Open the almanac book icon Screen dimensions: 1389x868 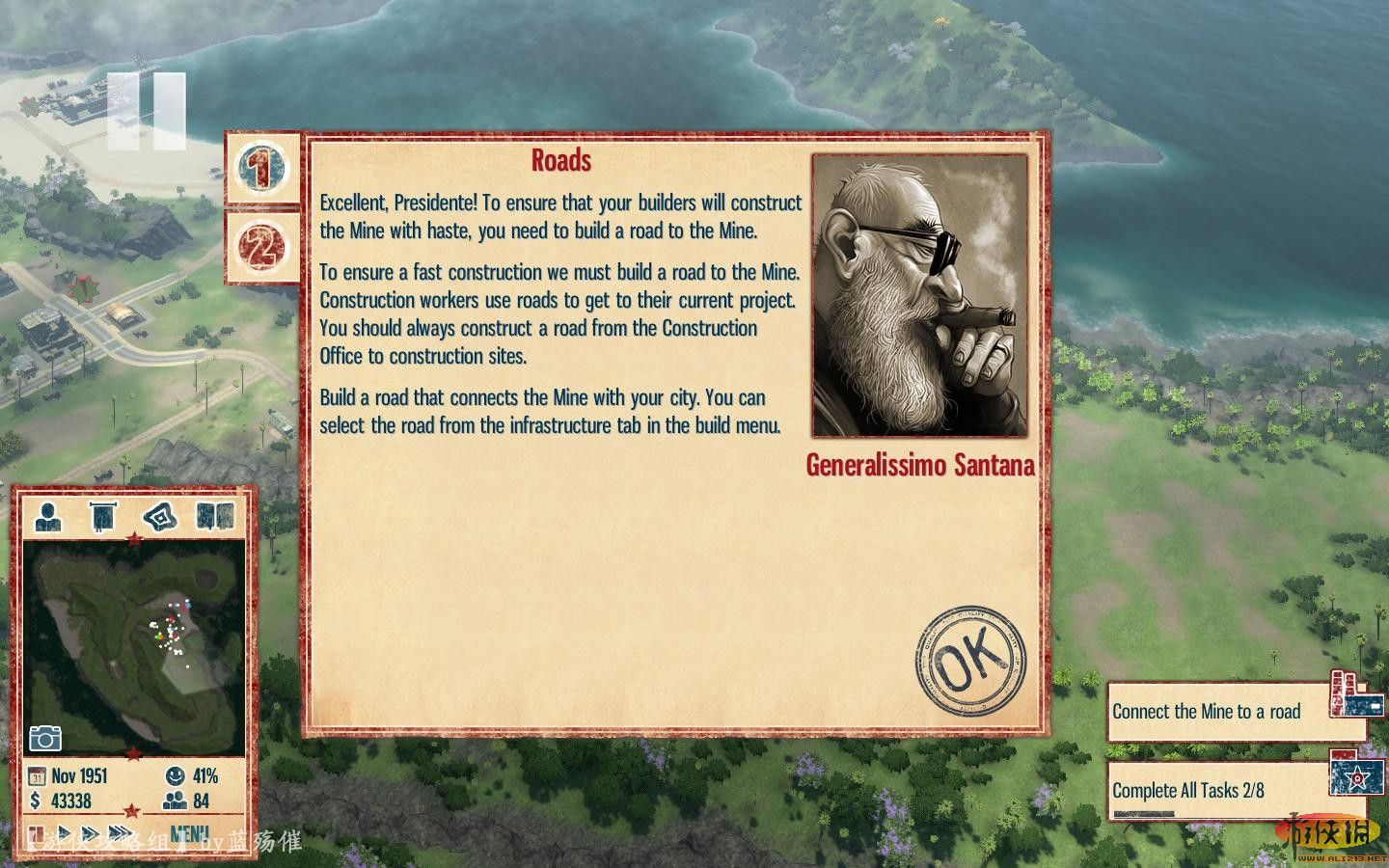[214, 517]
